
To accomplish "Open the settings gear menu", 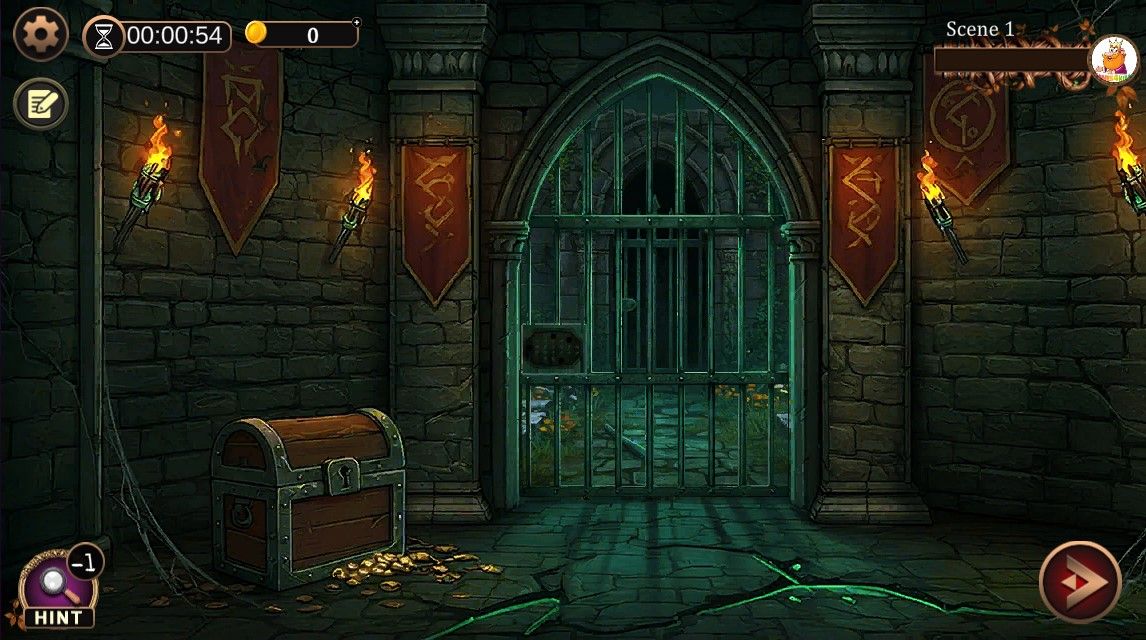I will pyautogui.click(x=41, y=35).
